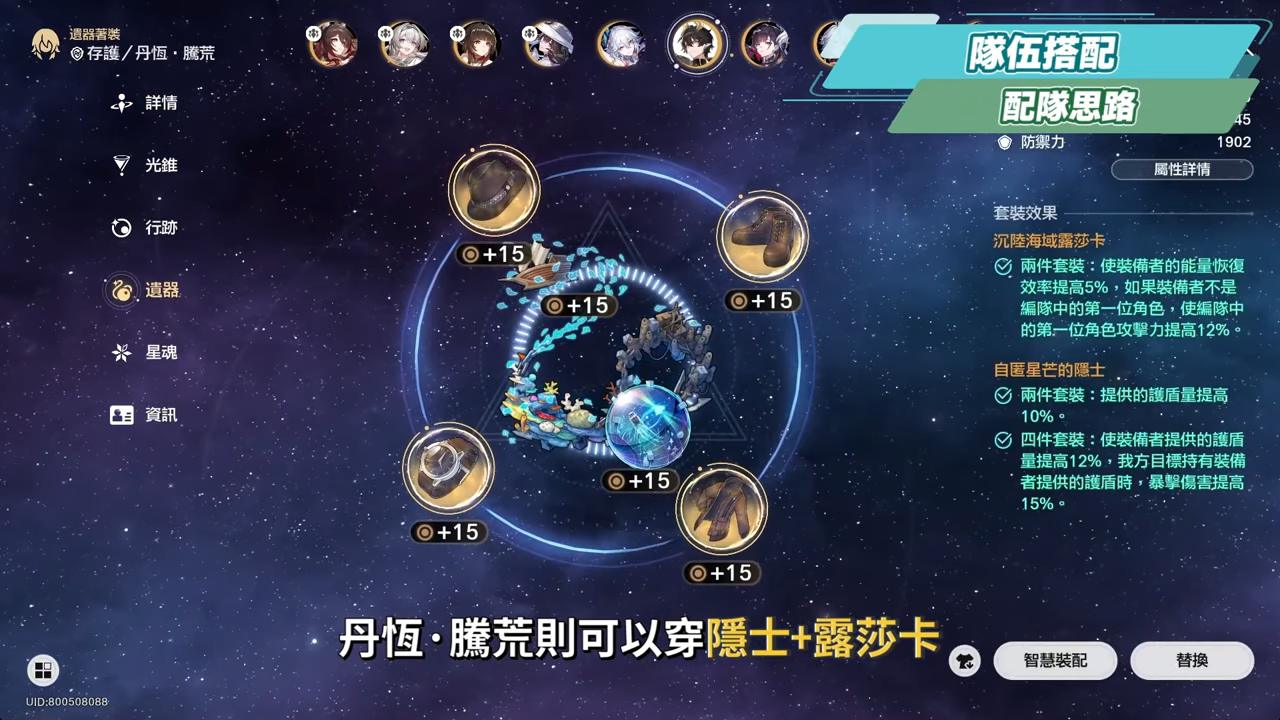Inspect the planar sphere relic

pos(650,425)
